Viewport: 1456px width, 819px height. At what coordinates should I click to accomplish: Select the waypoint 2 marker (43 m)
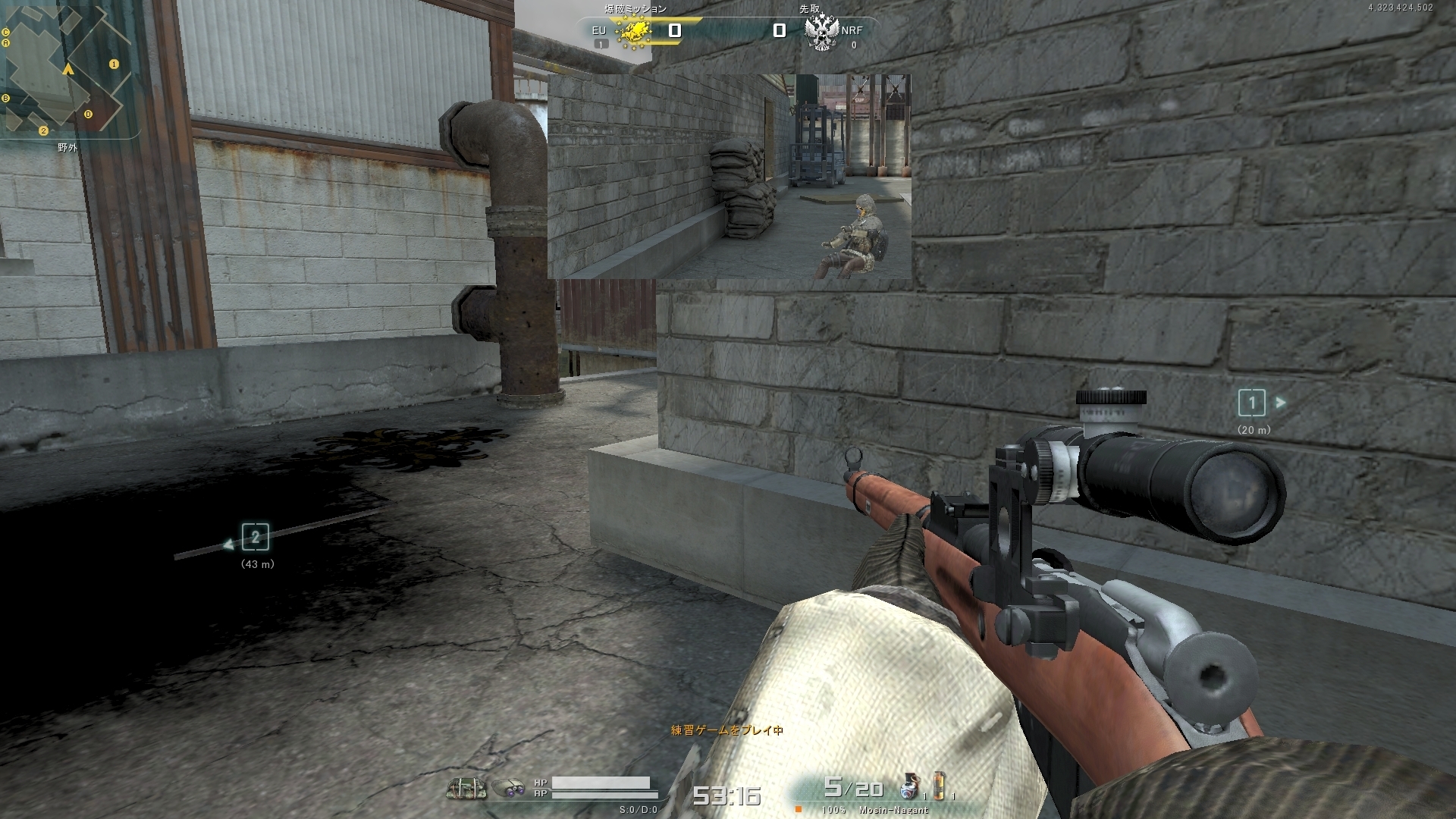(x=256, y=538)
